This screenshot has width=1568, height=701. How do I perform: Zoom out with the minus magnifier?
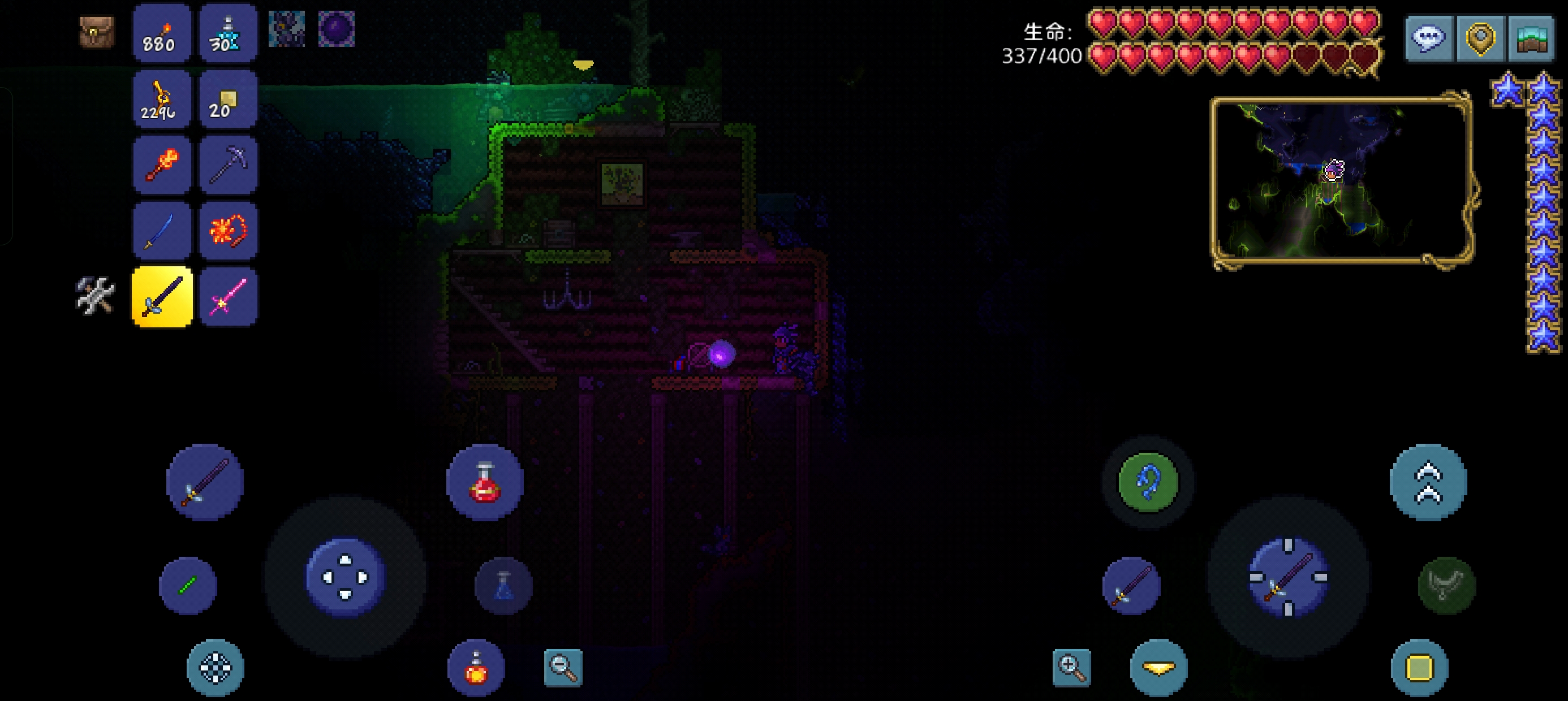[563, 668]
